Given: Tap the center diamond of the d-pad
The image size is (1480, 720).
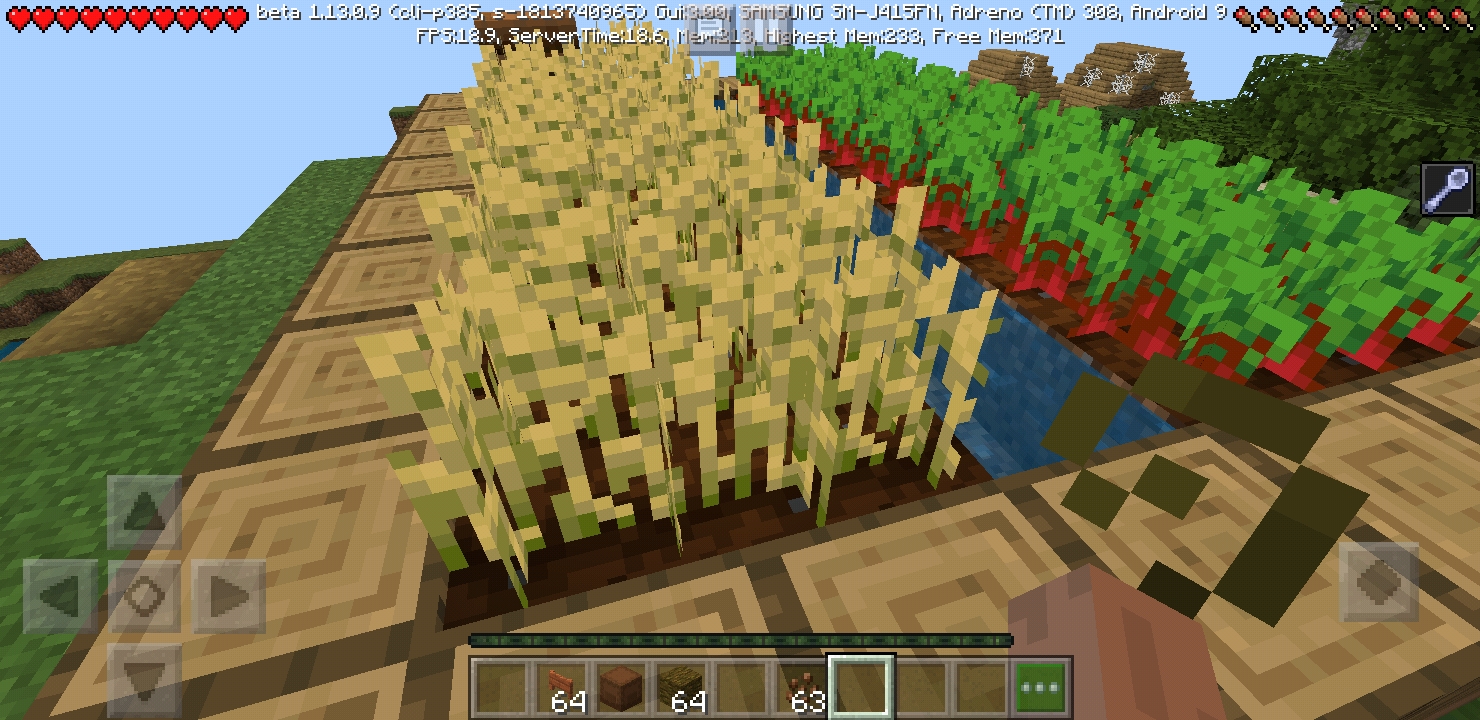Looking at the screenshot, I should click(x=144, y=597).
